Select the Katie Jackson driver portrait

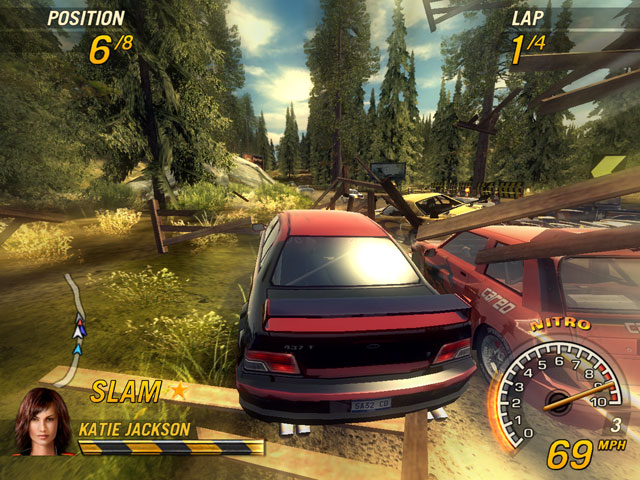point(41,421)
